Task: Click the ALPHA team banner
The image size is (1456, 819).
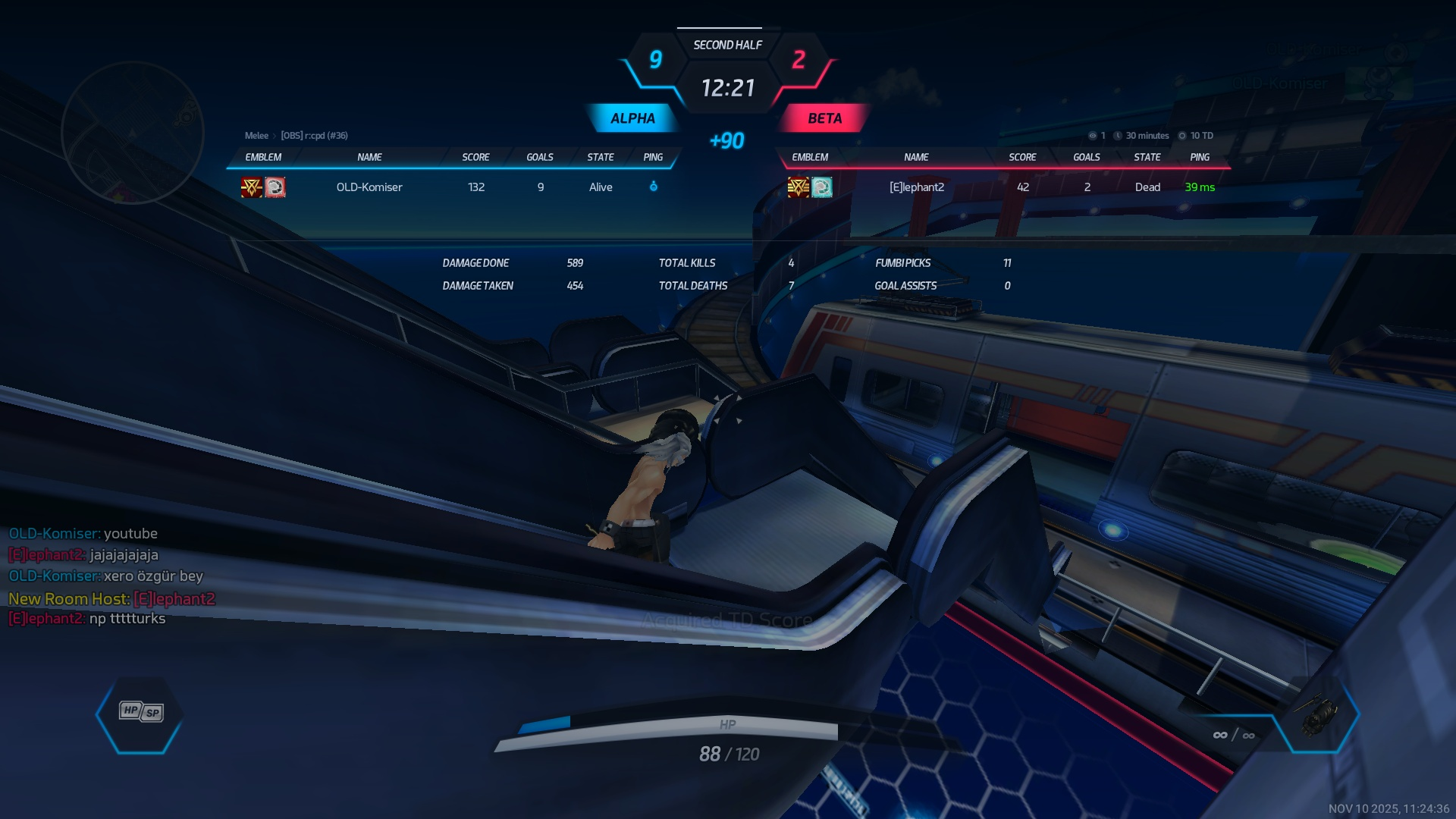Action: [x=632, y=118]
